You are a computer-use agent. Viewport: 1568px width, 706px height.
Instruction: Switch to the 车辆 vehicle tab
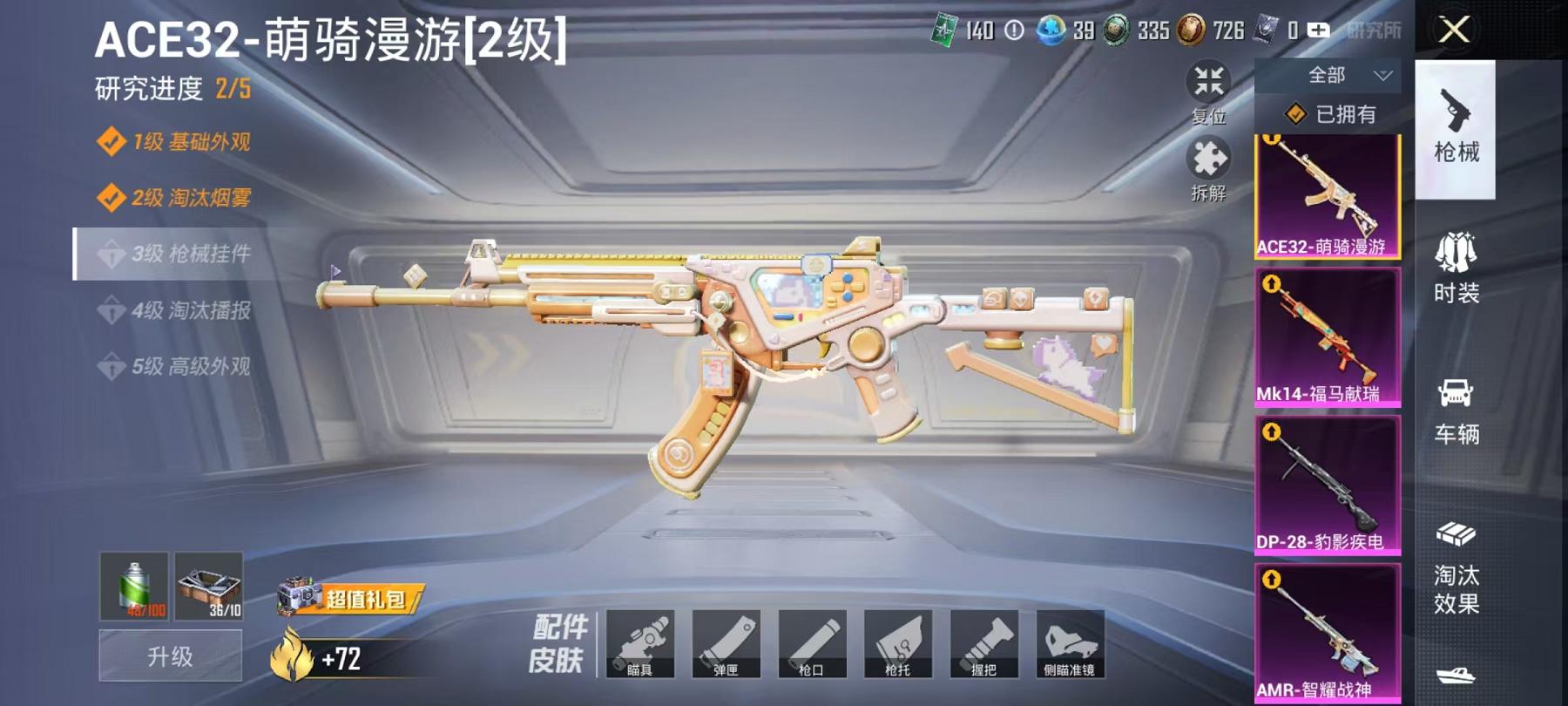click(x=1456, y=410)
